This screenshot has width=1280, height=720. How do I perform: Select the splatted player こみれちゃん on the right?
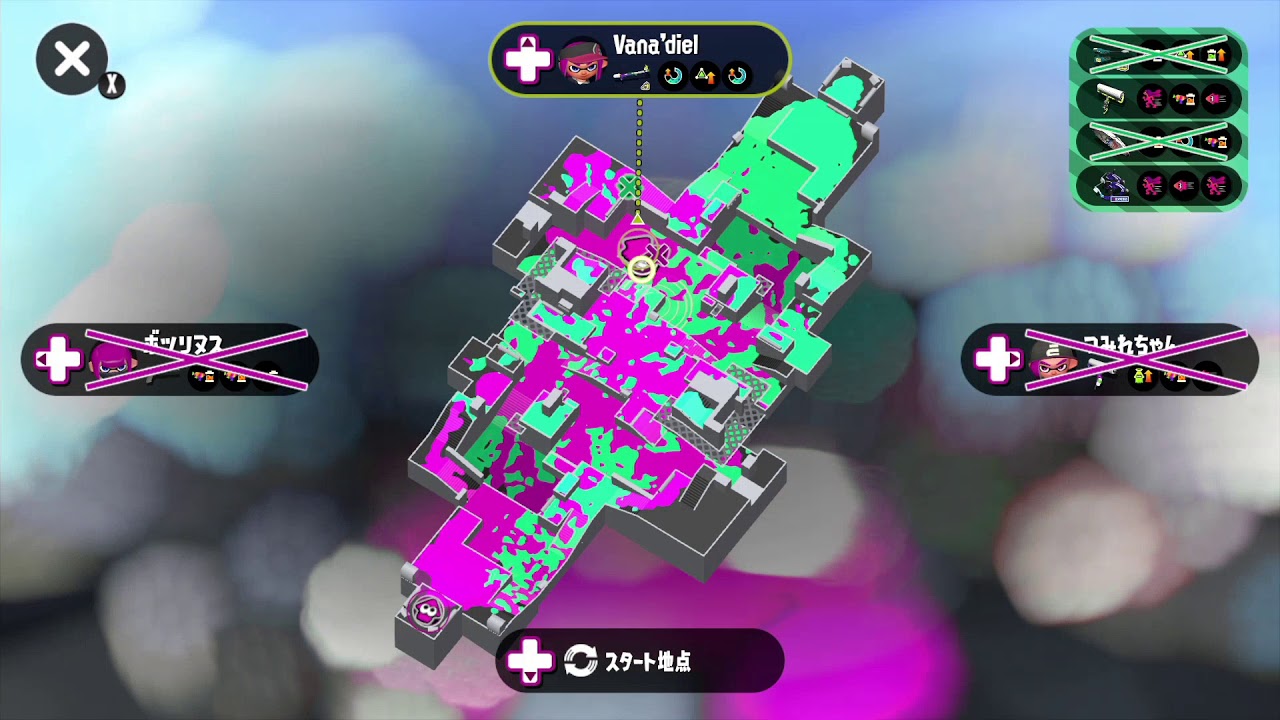coord(1110,360)
